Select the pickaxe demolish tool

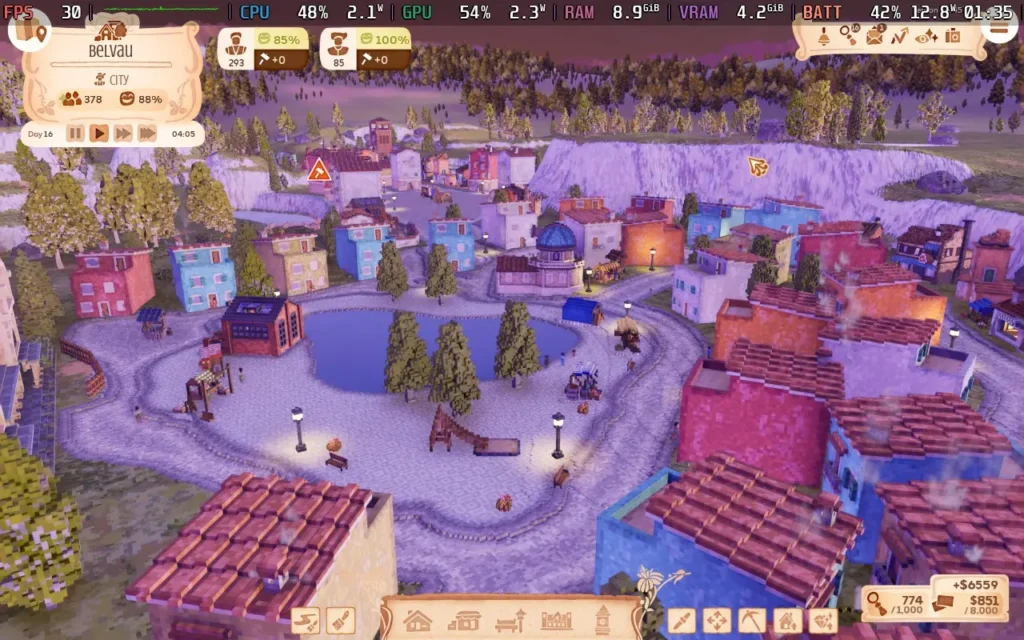752,620
